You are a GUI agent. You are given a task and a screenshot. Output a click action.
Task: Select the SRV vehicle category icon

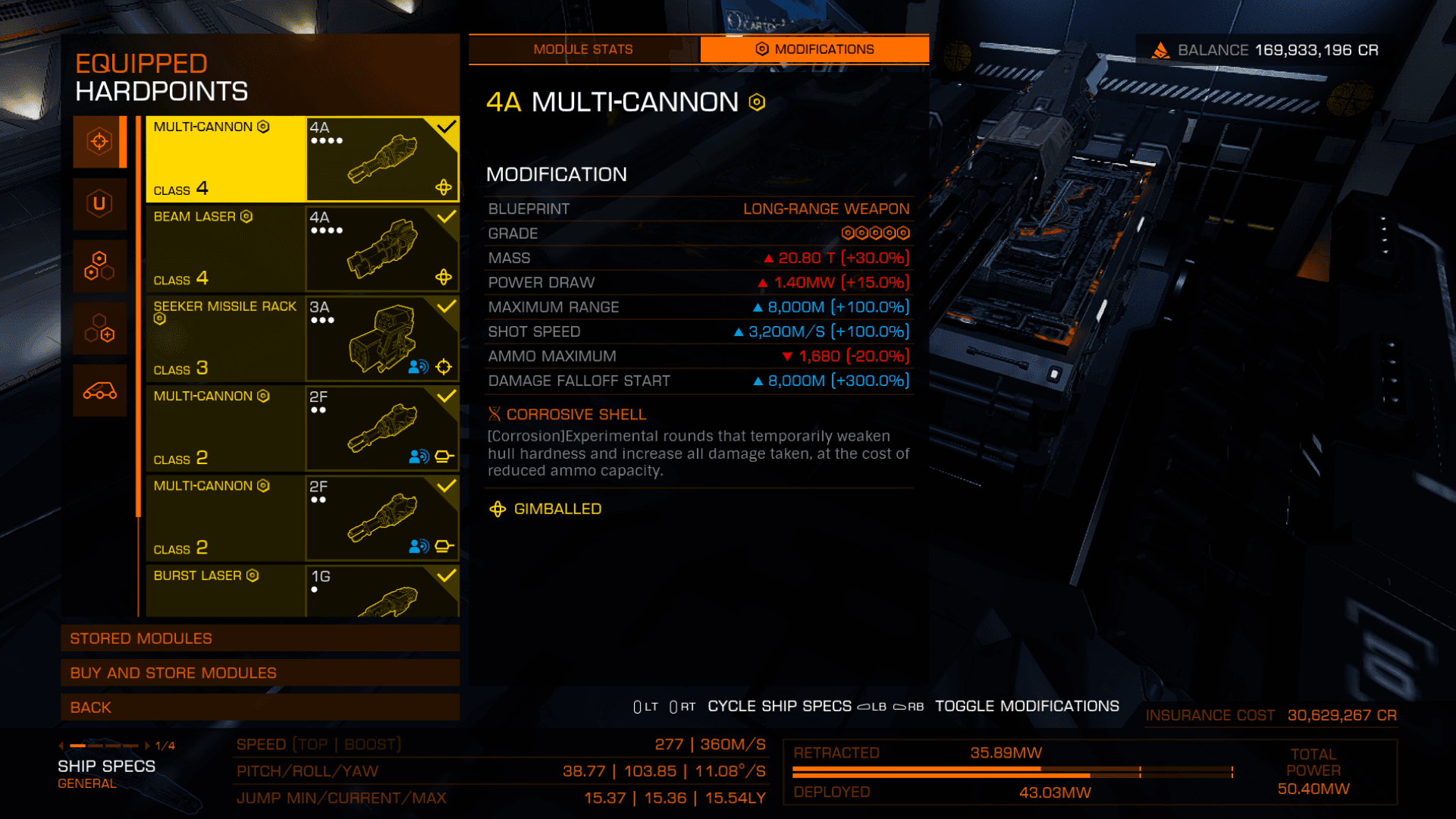coord(99,391)
